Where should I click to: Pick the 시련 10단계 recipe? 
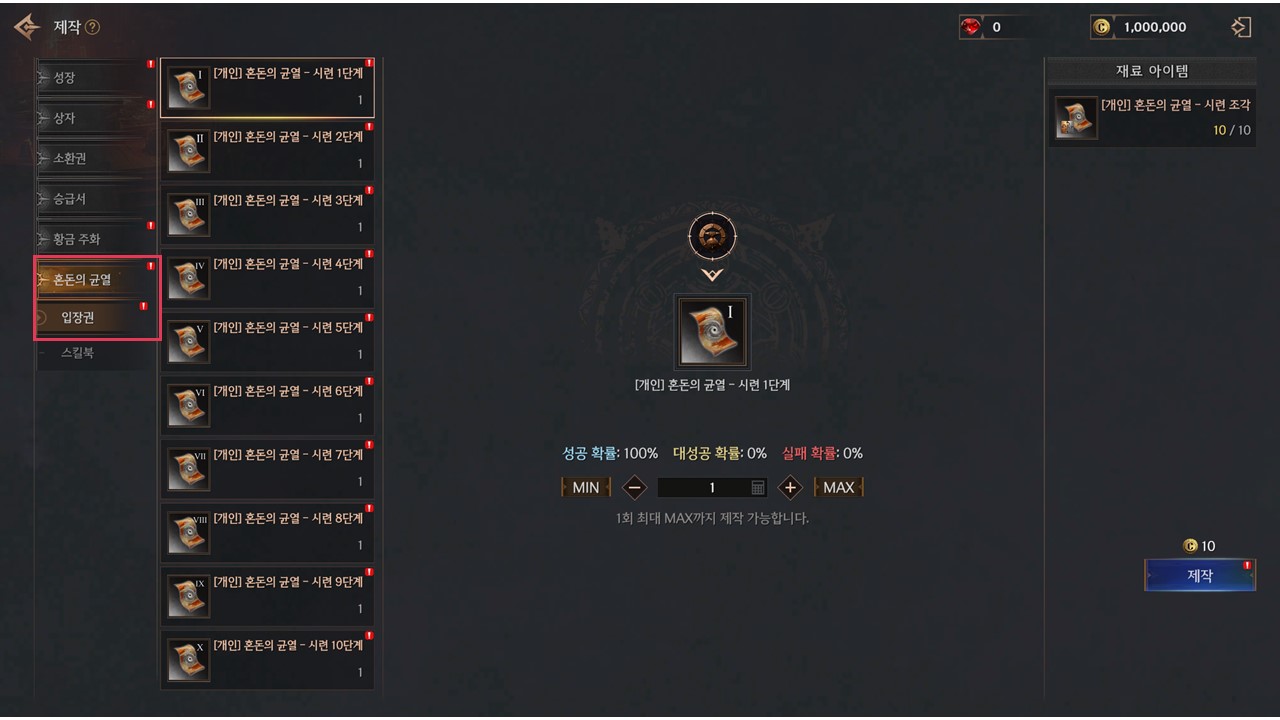(267, 659)
